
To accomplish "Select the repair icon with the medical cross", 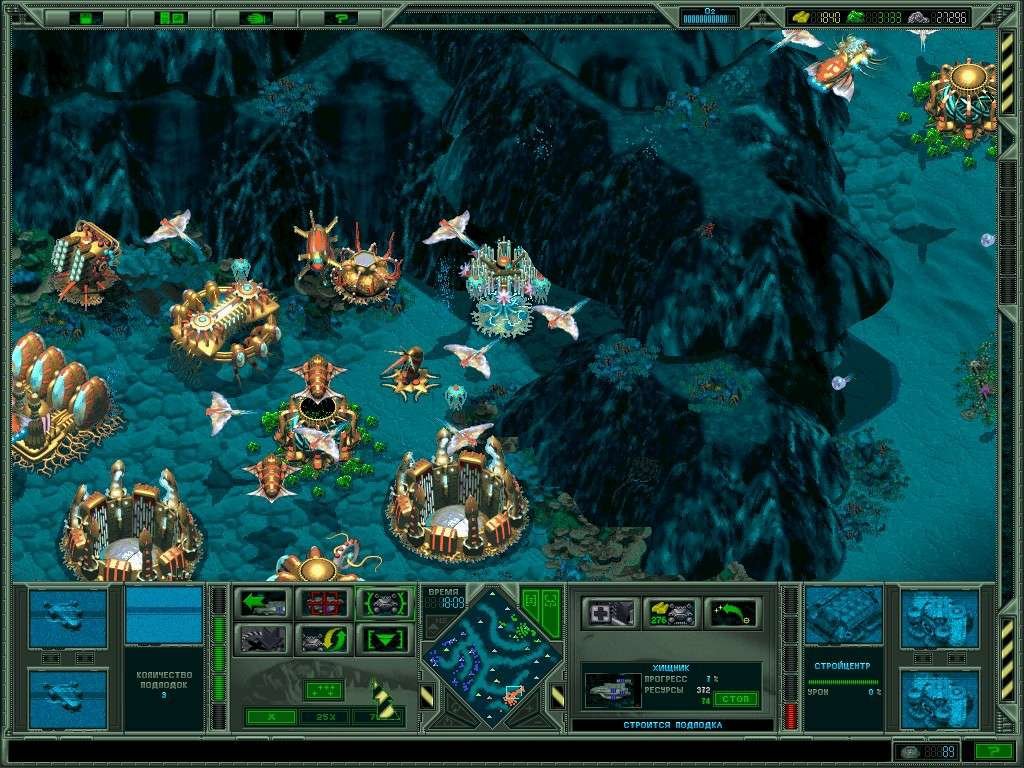I will [x=610, y=613].
